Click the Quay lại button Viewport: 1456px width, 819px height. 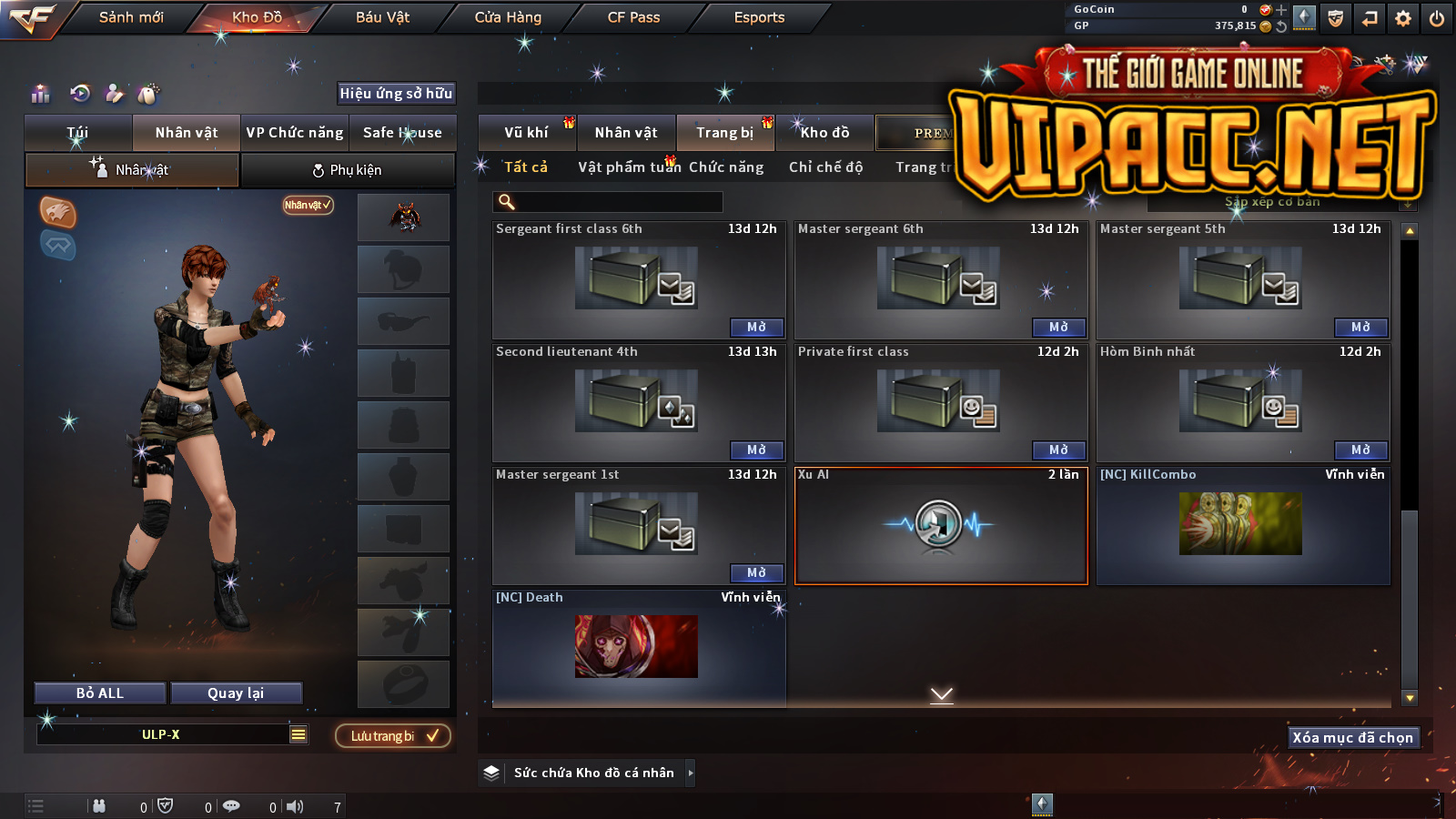pyautogui.click(x=236, y=693)
